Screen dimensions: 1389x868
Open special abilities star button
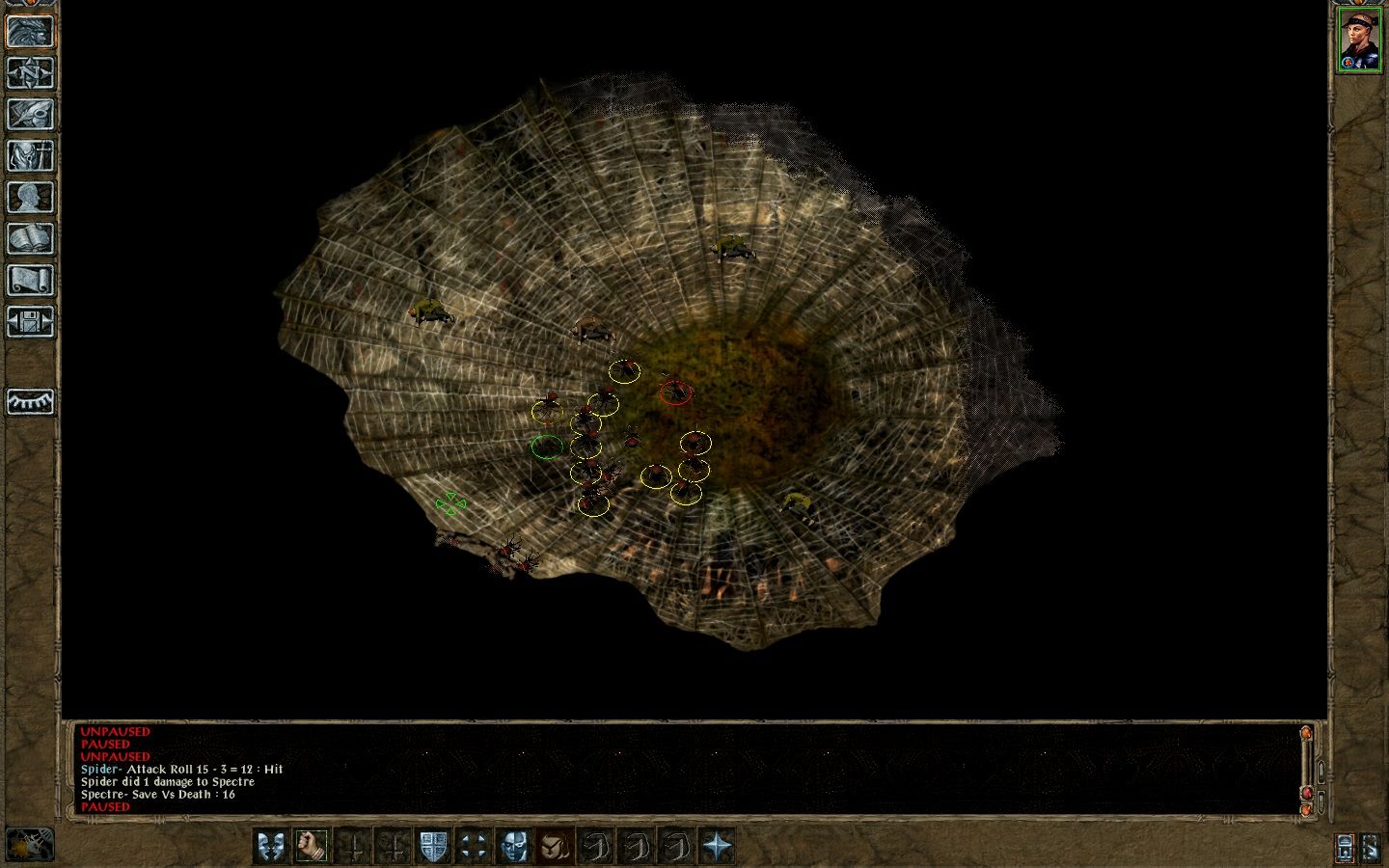[717, 846]
